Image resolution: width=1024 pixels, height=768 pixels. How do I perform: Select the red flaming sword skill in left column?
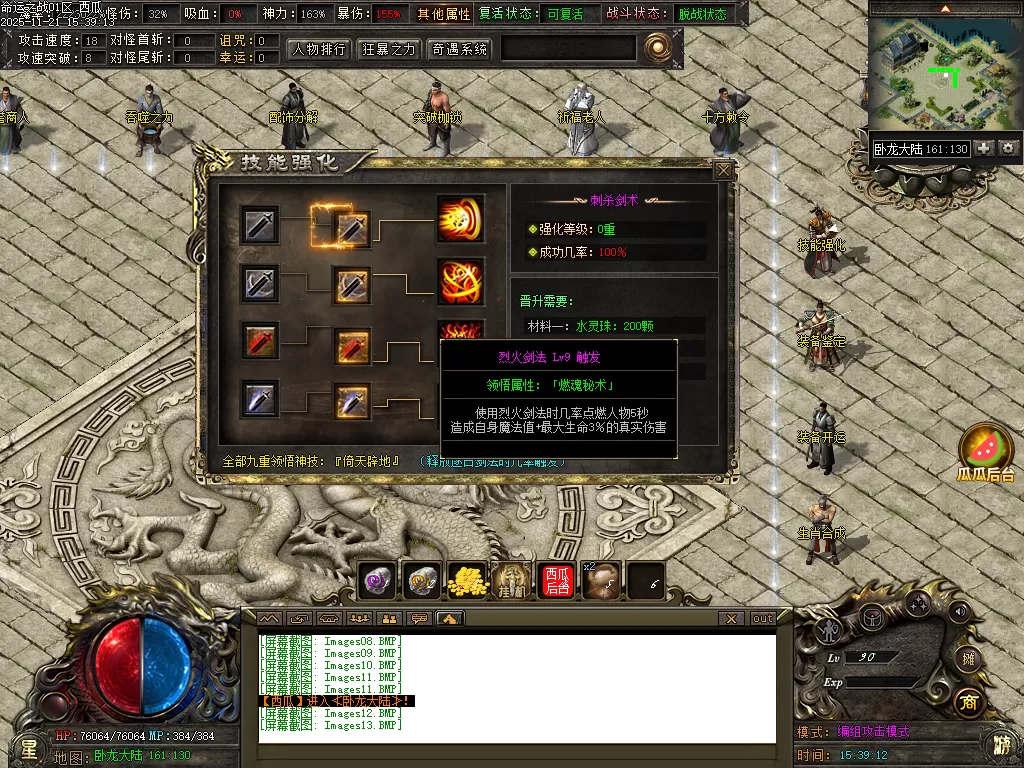pyautogui.click(x=261, y=341)
